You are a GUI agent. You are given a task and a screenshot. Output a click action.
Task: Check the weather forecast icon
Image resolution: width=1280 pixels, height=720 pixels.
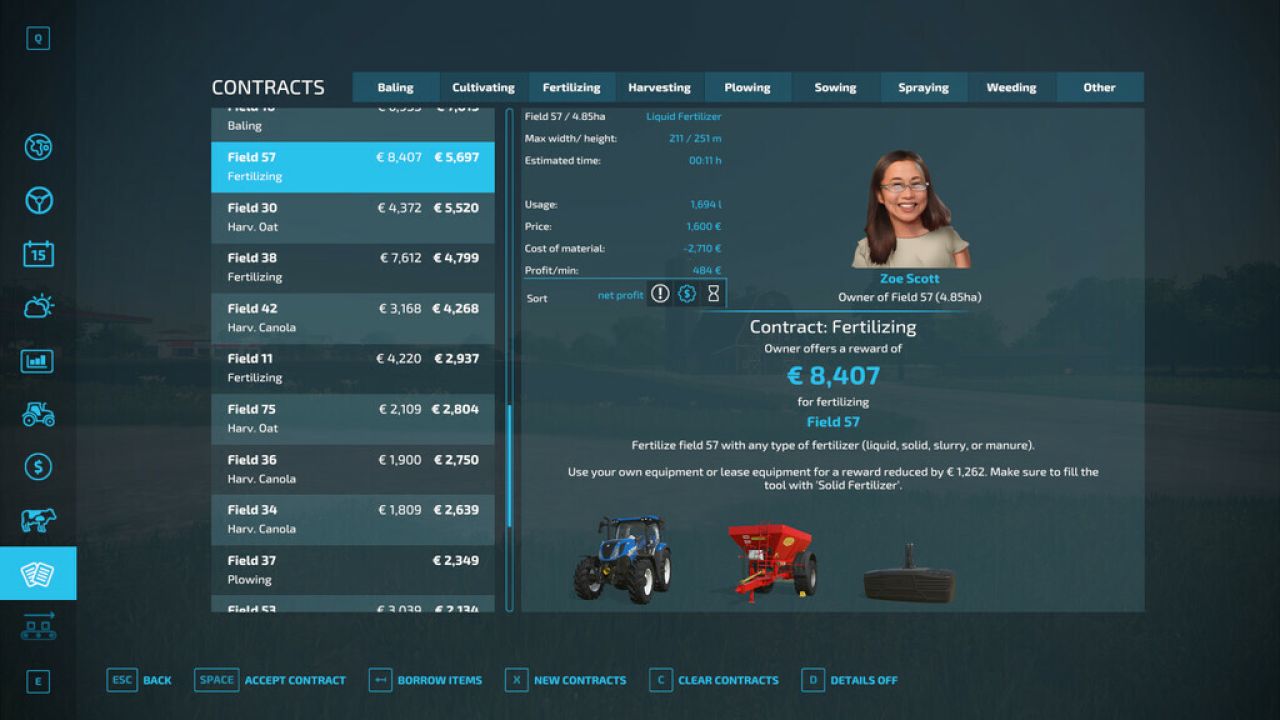click(37, 306)
